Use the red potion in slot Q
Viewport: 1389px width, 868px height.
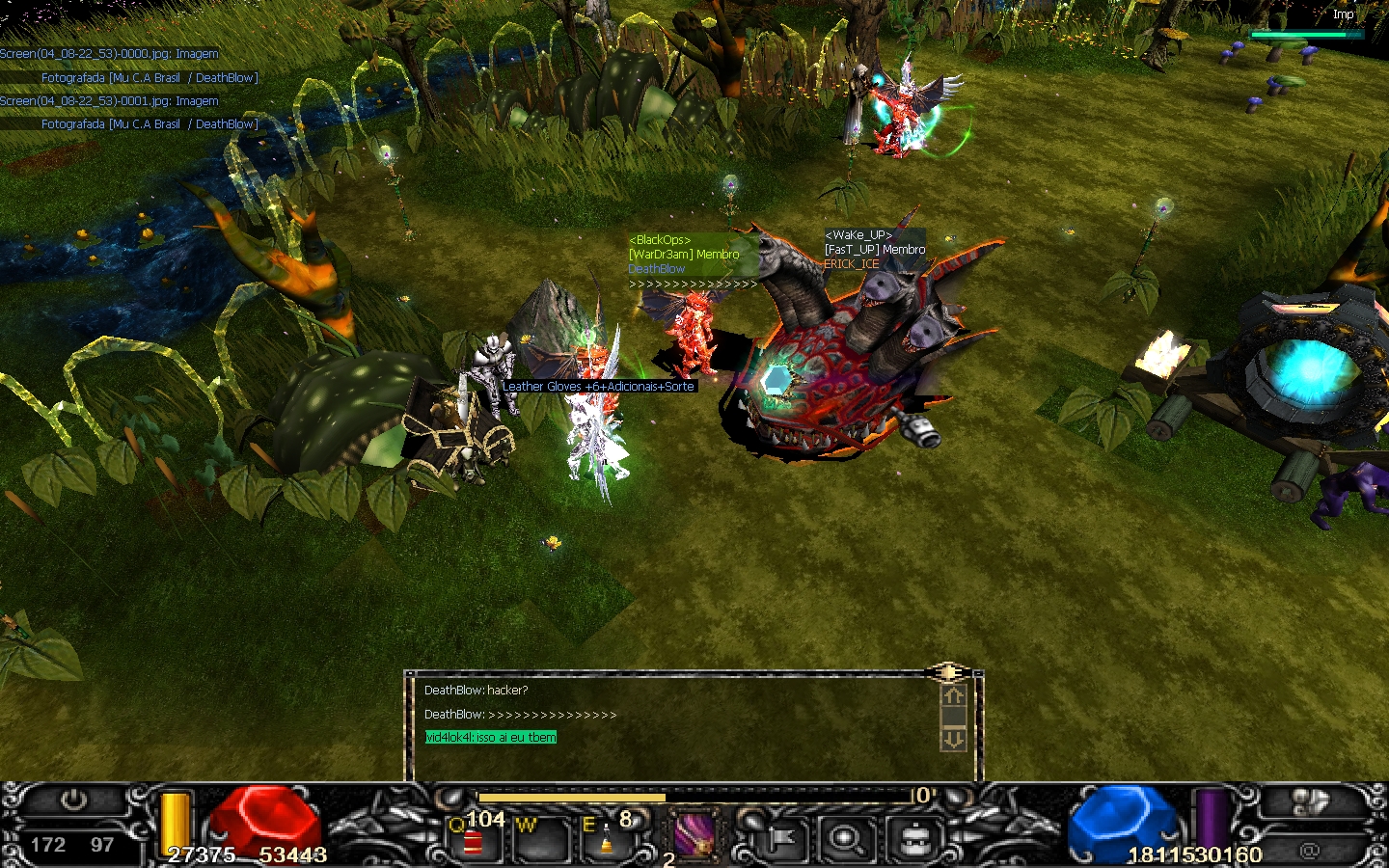click(x=473, y=841)
